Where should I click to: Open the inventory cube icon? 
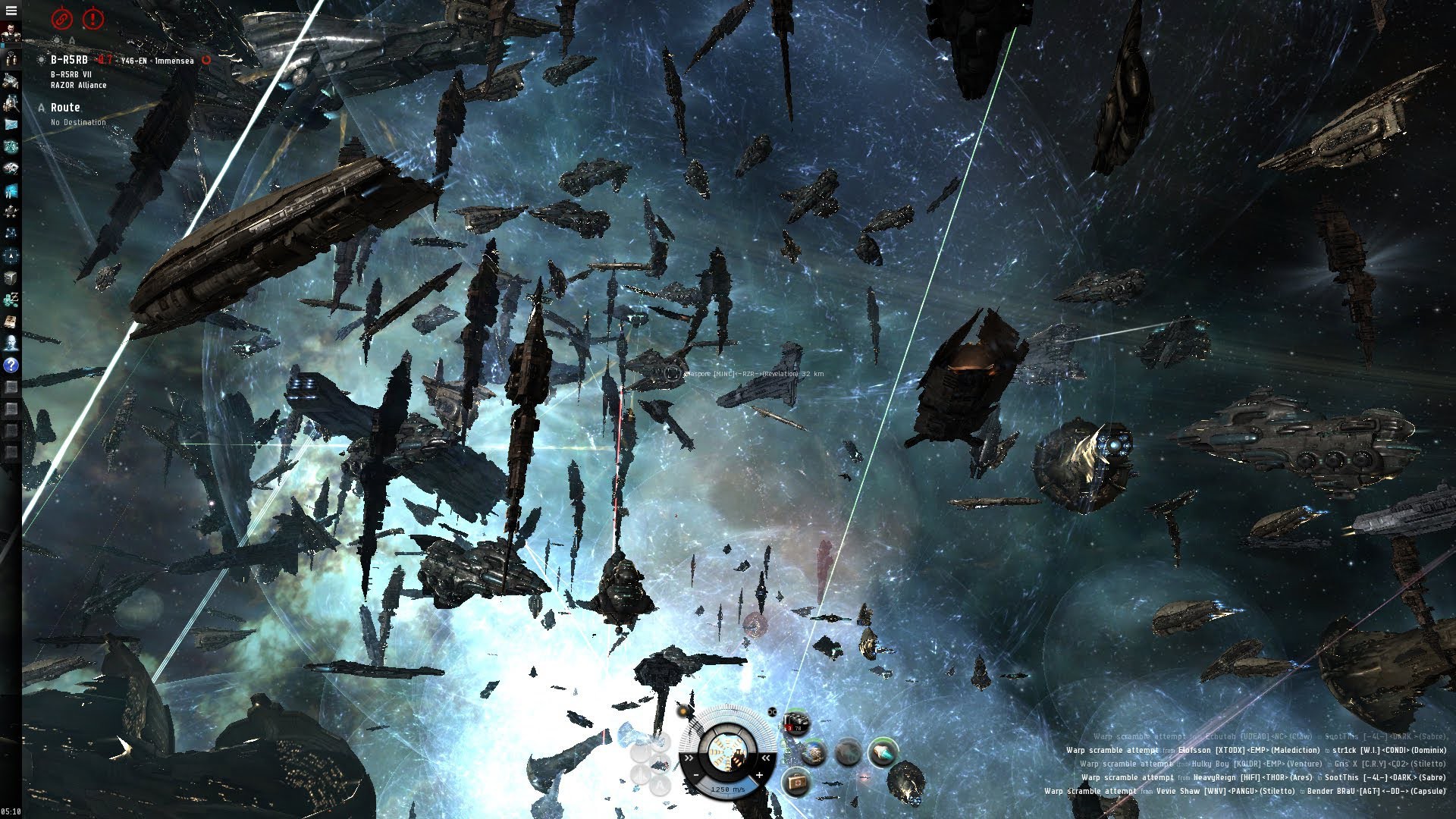(x=11, y=278)
